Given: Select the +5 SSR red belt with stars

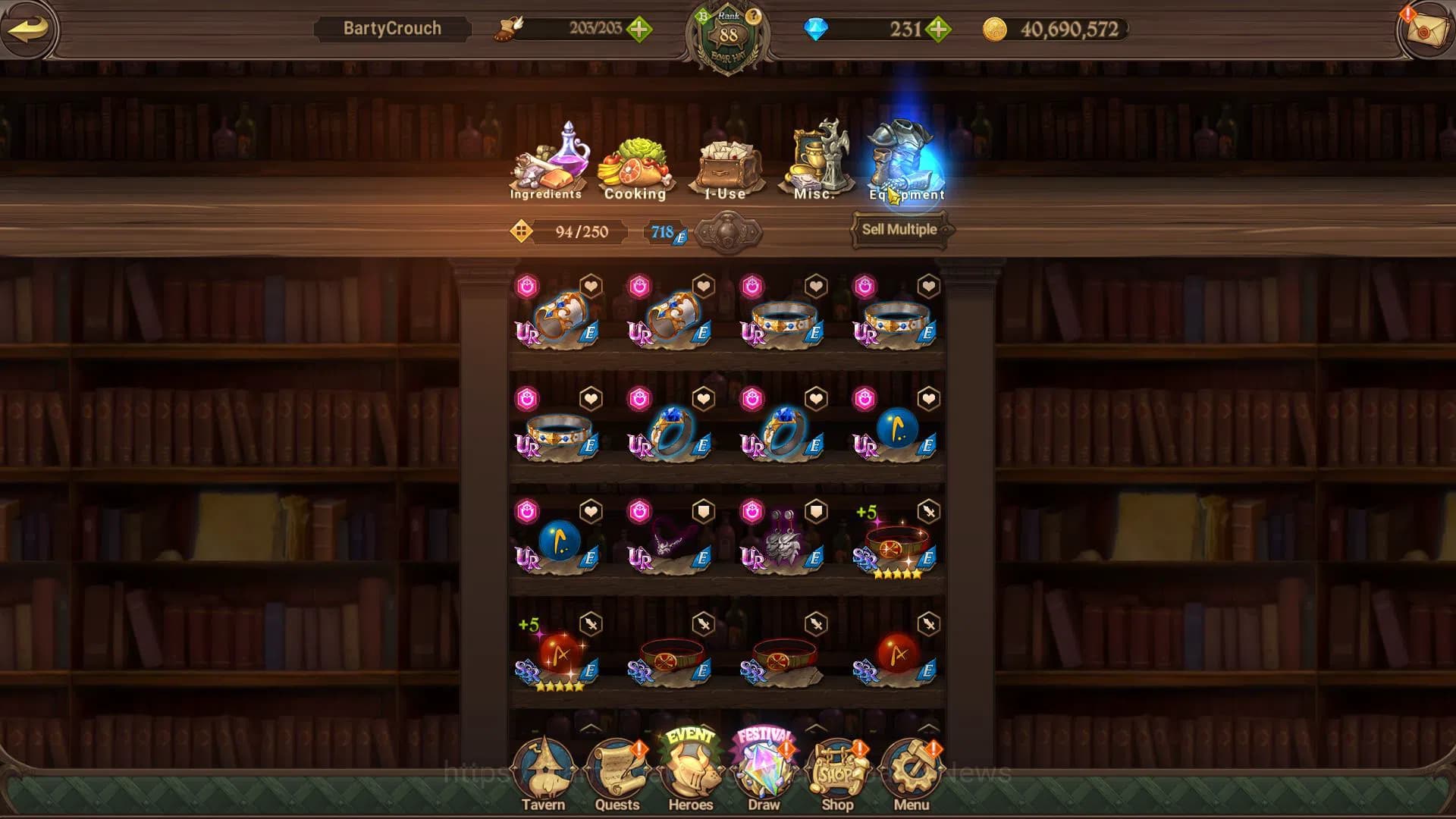Looking at the screenshot, I should click(x=896, y=542).
